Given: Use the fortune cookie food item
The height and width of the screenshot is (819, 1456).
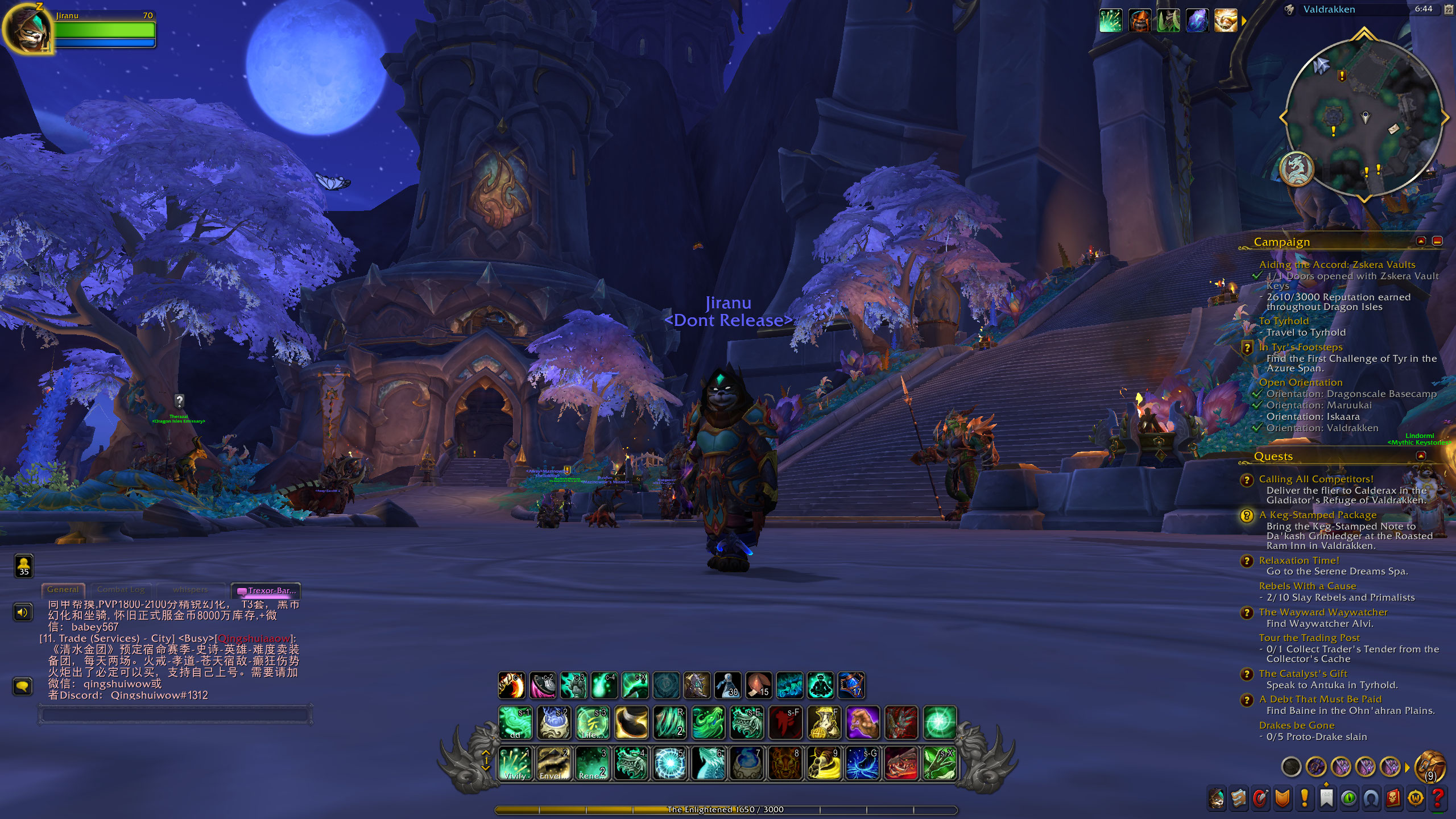Looking at the screenshot, I should (759, 684).
